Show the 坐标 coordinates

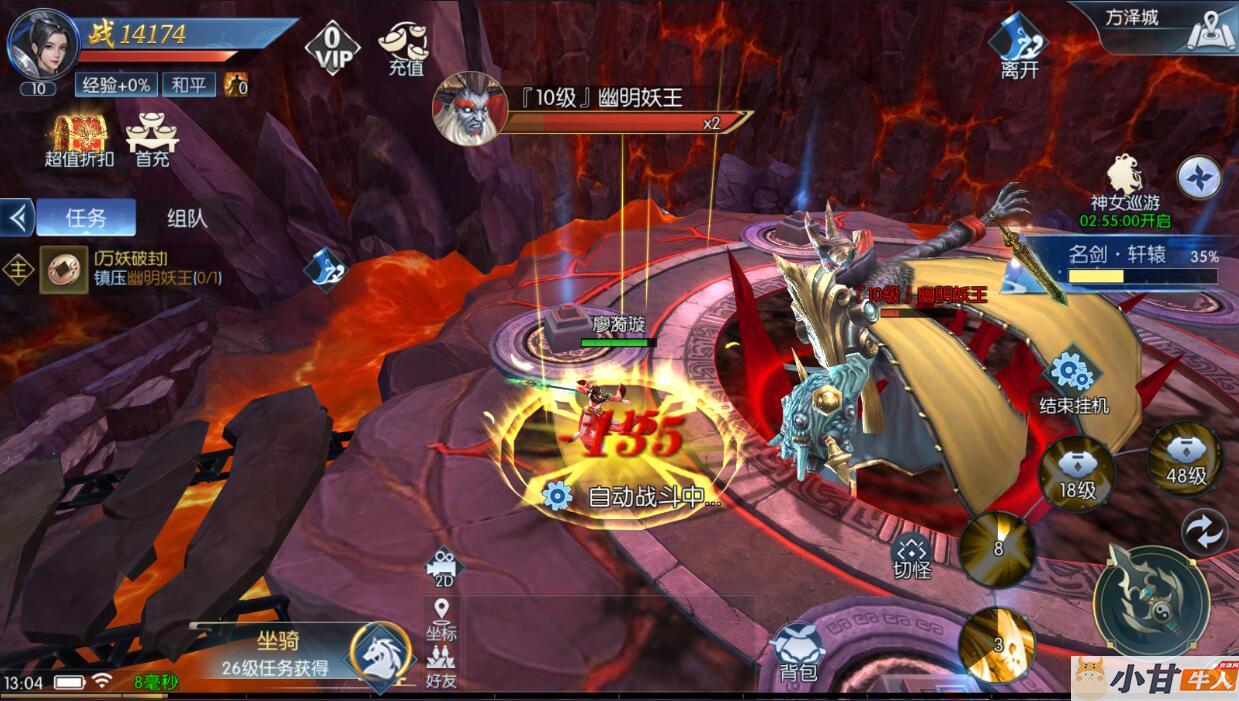(x=441, y=619)
